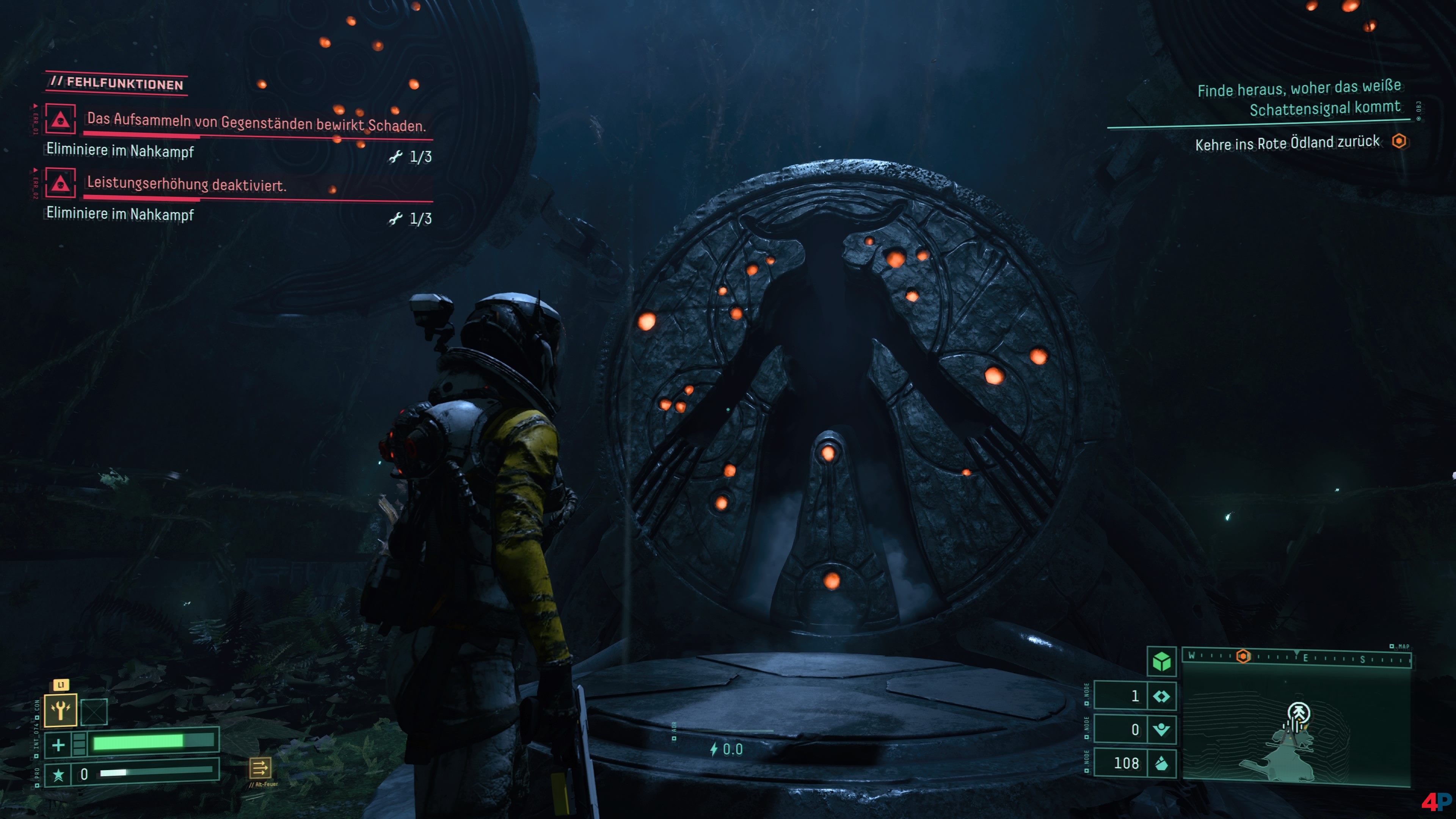Click the orange hexagon objective marker icon
1456x819 pixels.
pos(1399,141)
